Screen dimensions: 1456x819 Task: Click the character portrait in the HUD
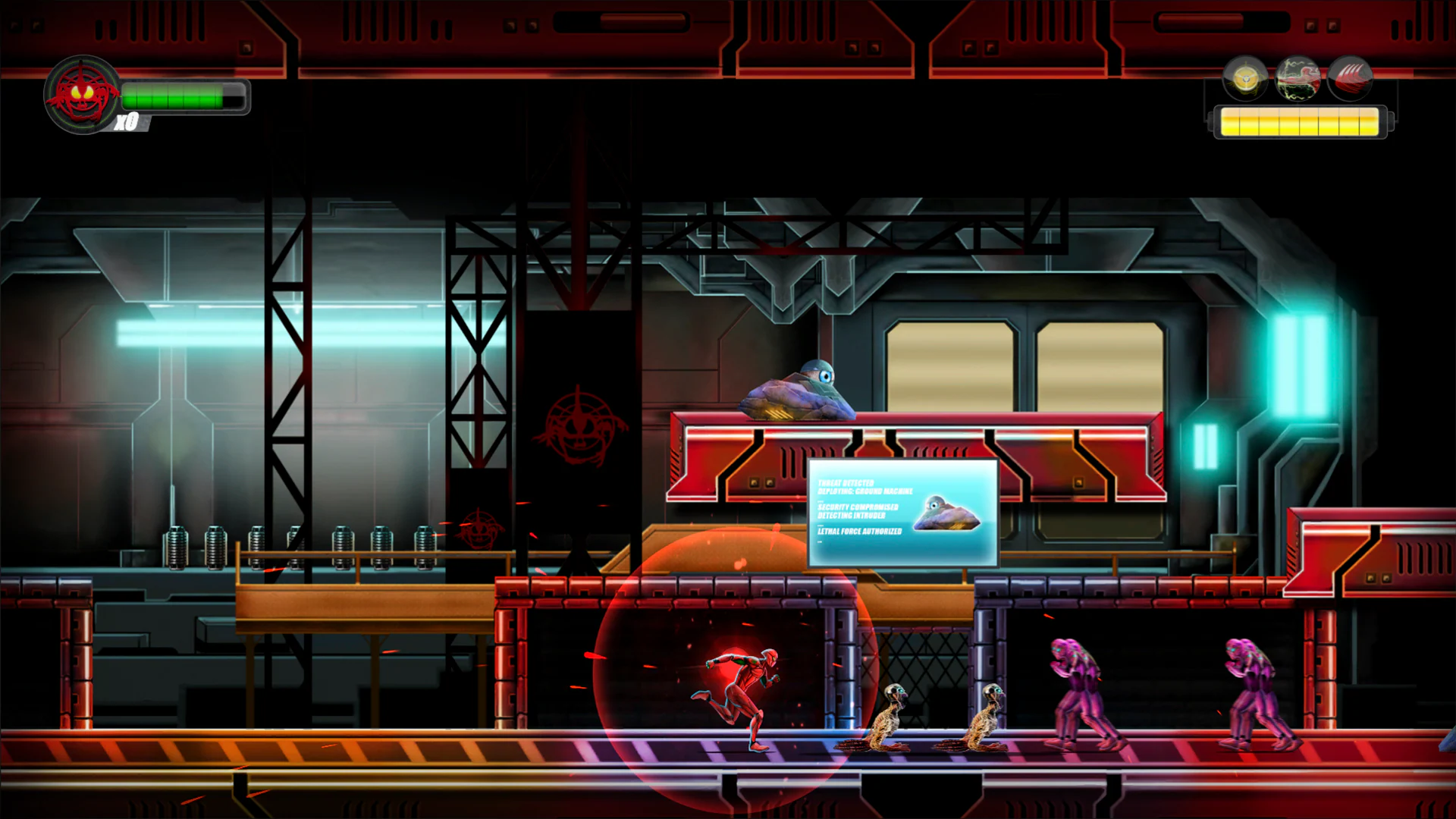[83, 95]
